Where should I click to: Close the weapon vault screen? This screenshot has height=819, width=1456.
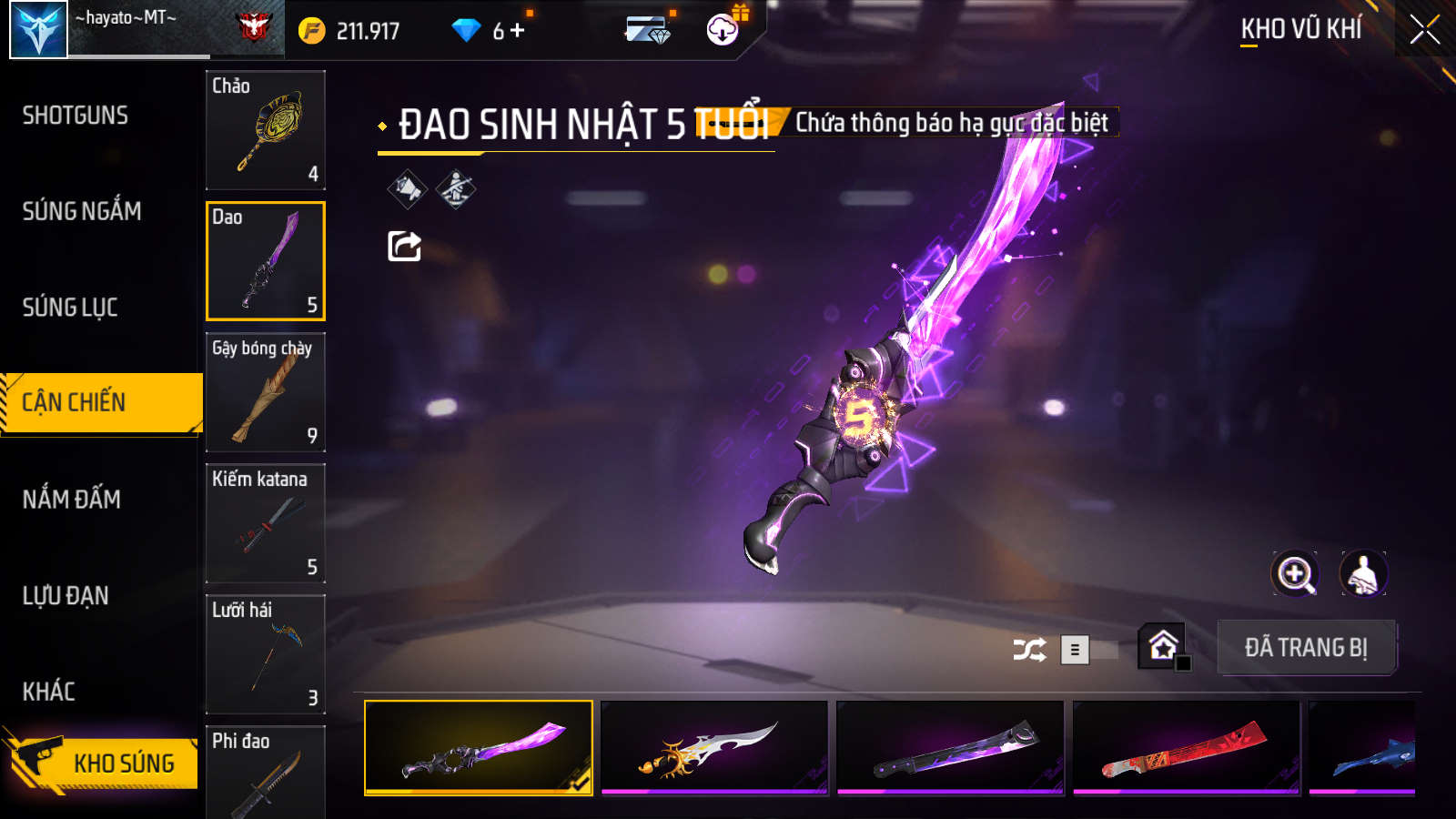[x=1424, y=30]
